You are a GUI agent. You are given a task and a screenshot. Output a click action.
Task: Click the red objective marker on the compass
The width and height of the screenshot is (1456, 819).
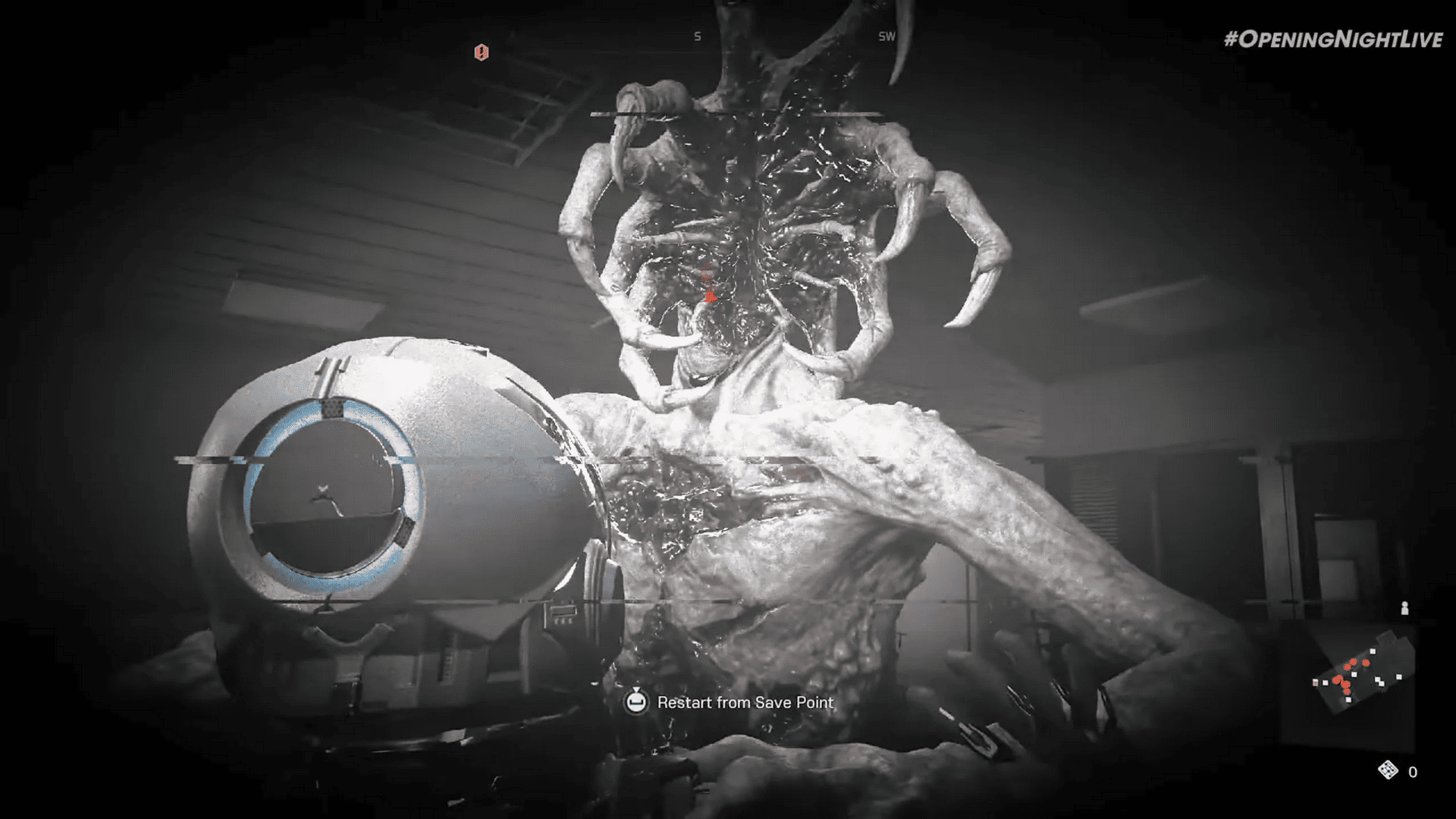pos(482,52)
